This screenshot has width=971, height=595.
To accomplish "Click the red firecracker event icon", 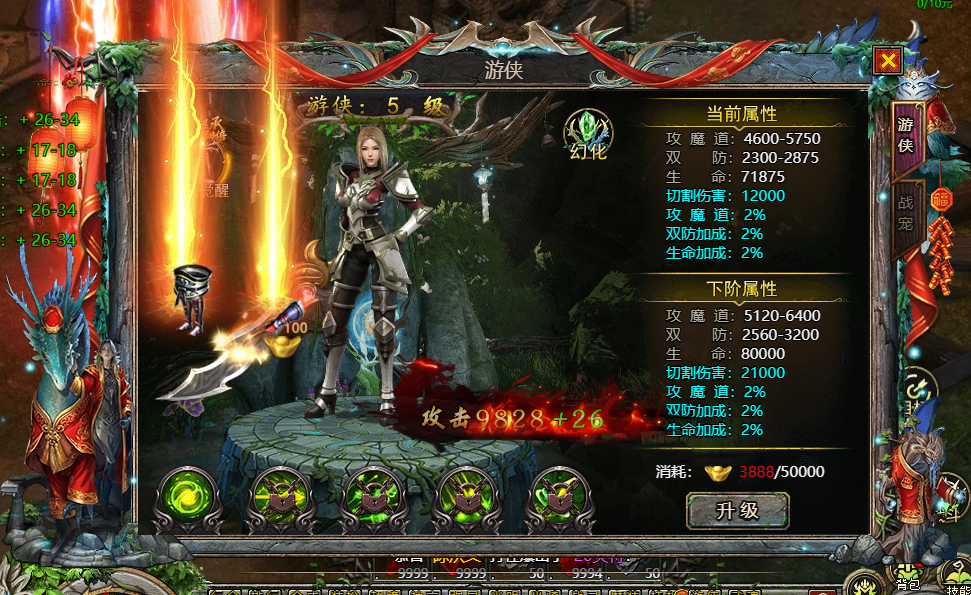I will (941, 245).
